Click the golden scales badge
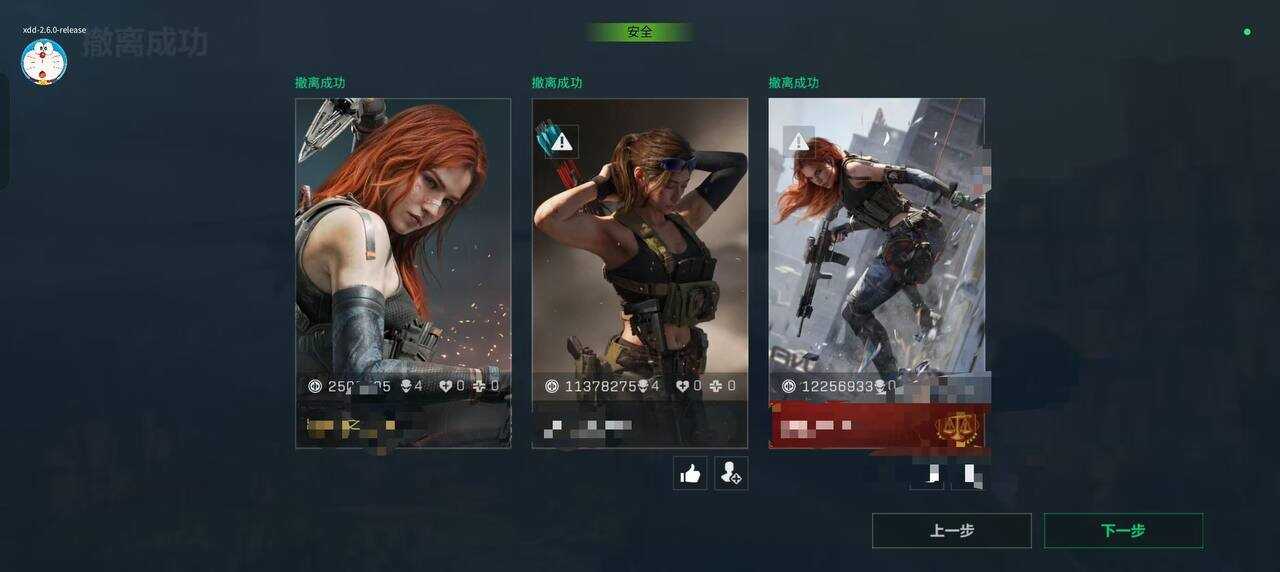Viewport: 1280px width, 572px height. coord(957,427)
